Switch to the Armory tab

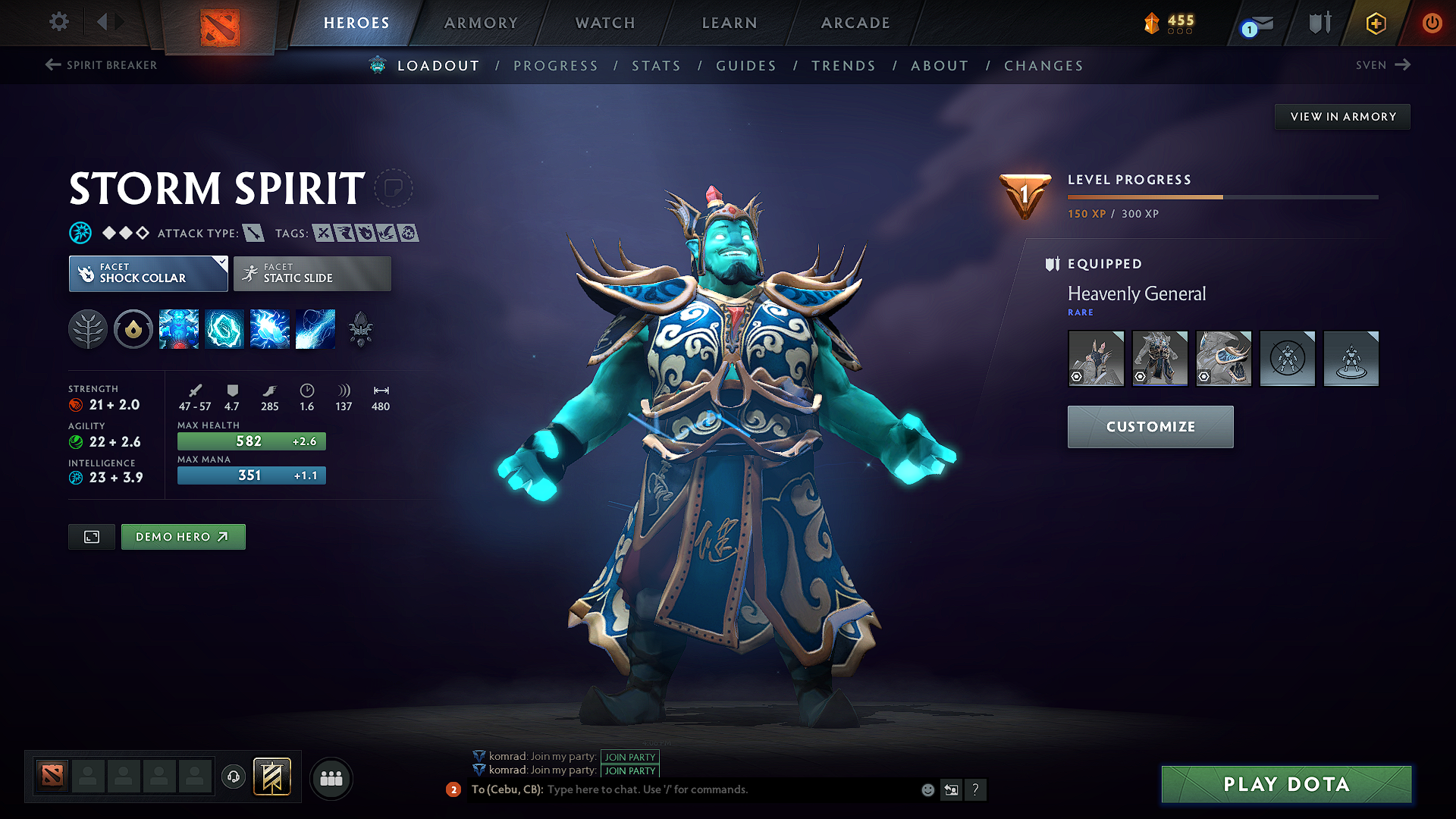click(480, 23)
